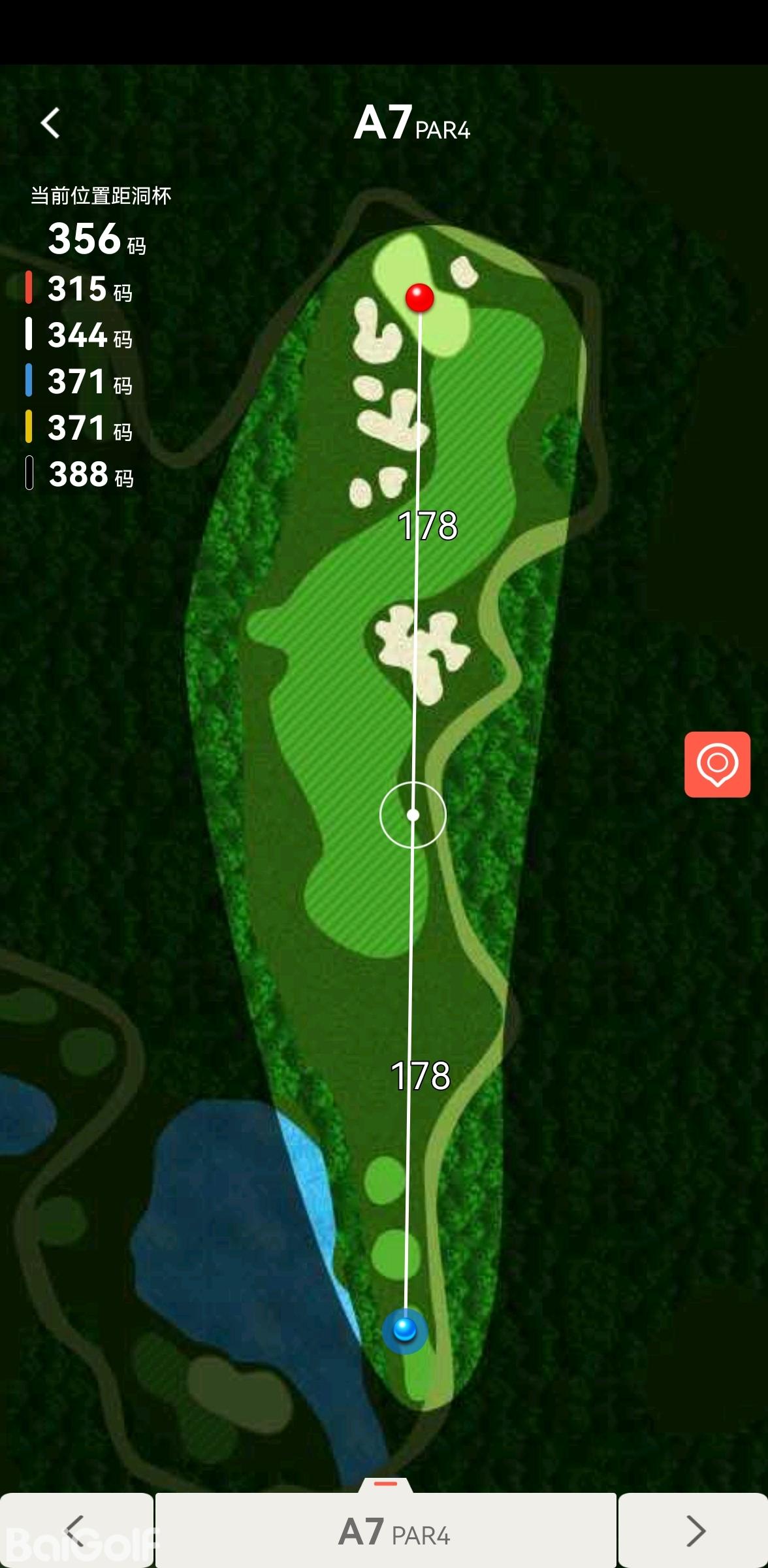The height and width of the screenshot is (1568, 768).
Task: Open the A7 PAR4 bottom hole selector
Action: point(386,1530)
